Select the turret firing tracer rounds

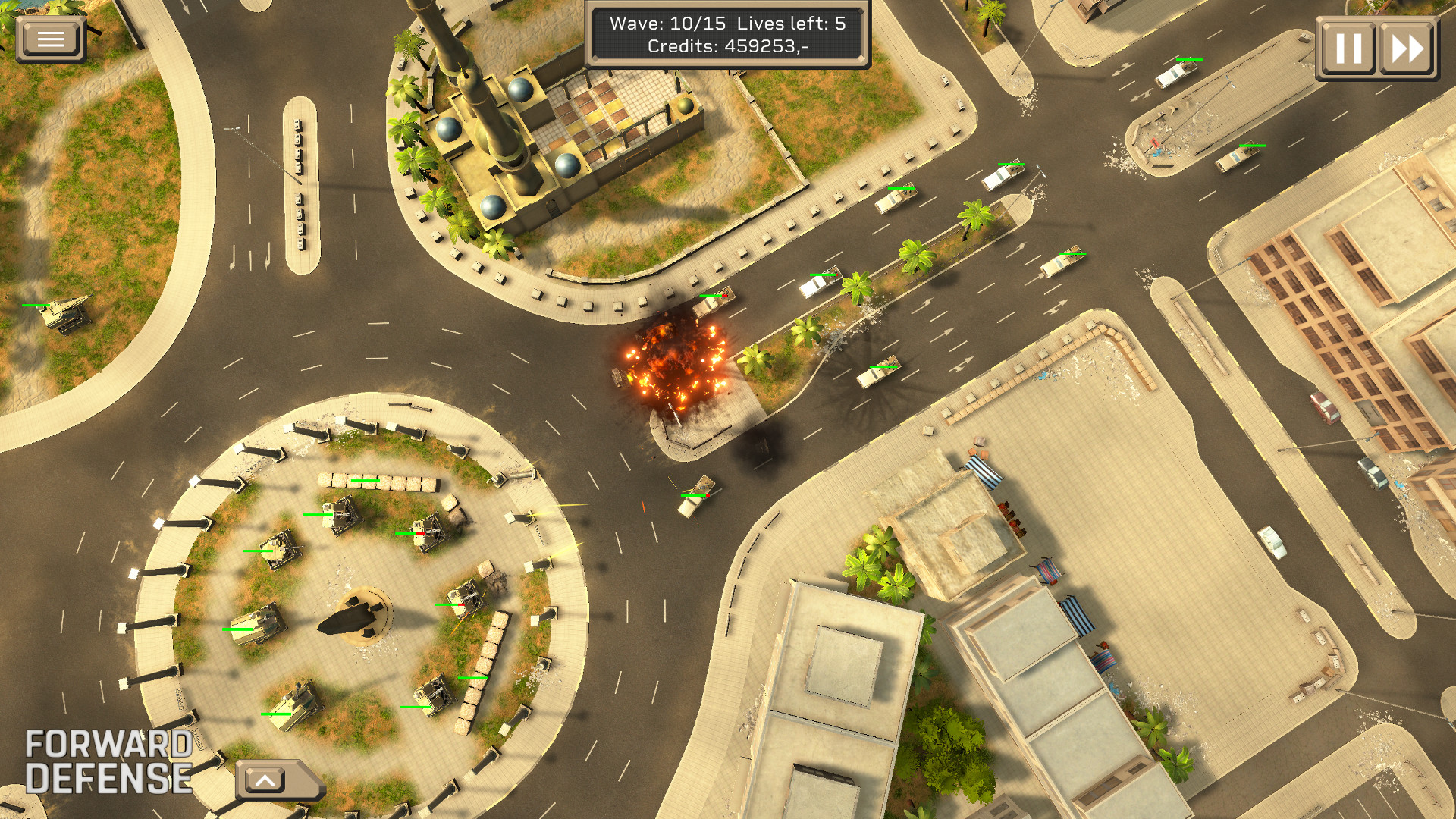point(468,598)
